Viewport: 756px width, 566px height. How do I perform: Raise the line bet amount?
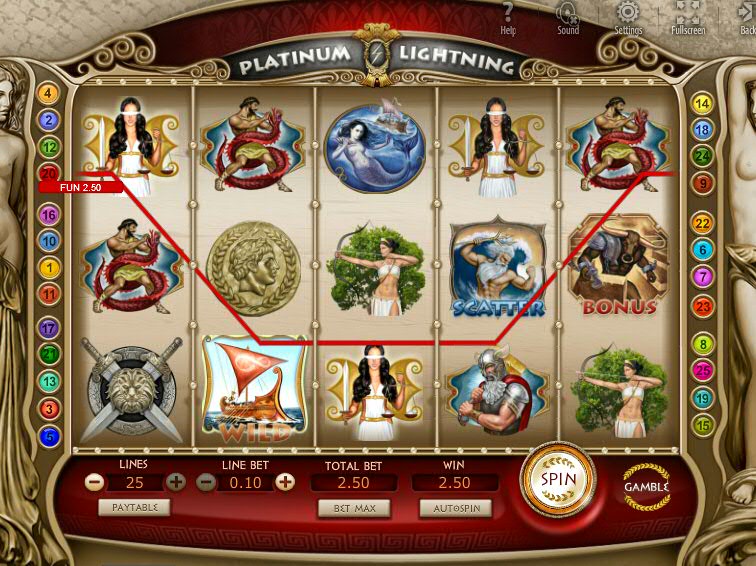pos(285,482)
